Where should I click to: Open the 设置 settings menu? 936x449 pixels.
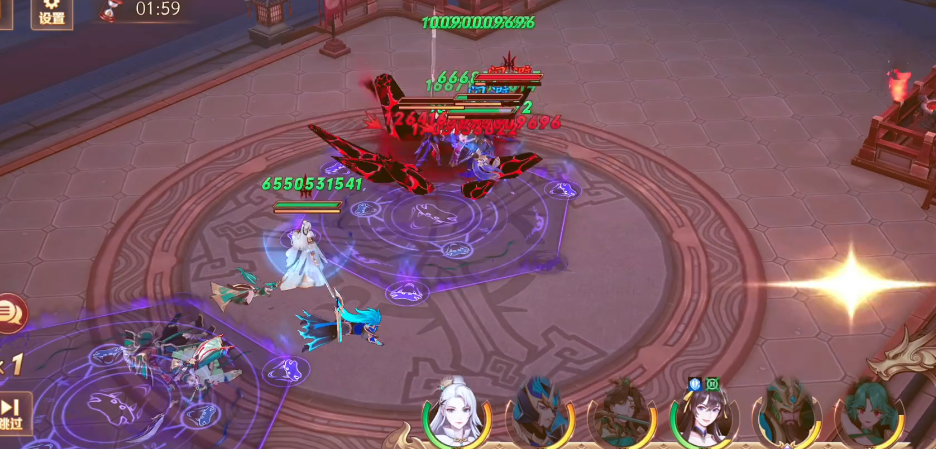pyautogui.click(x=50, y=13)
